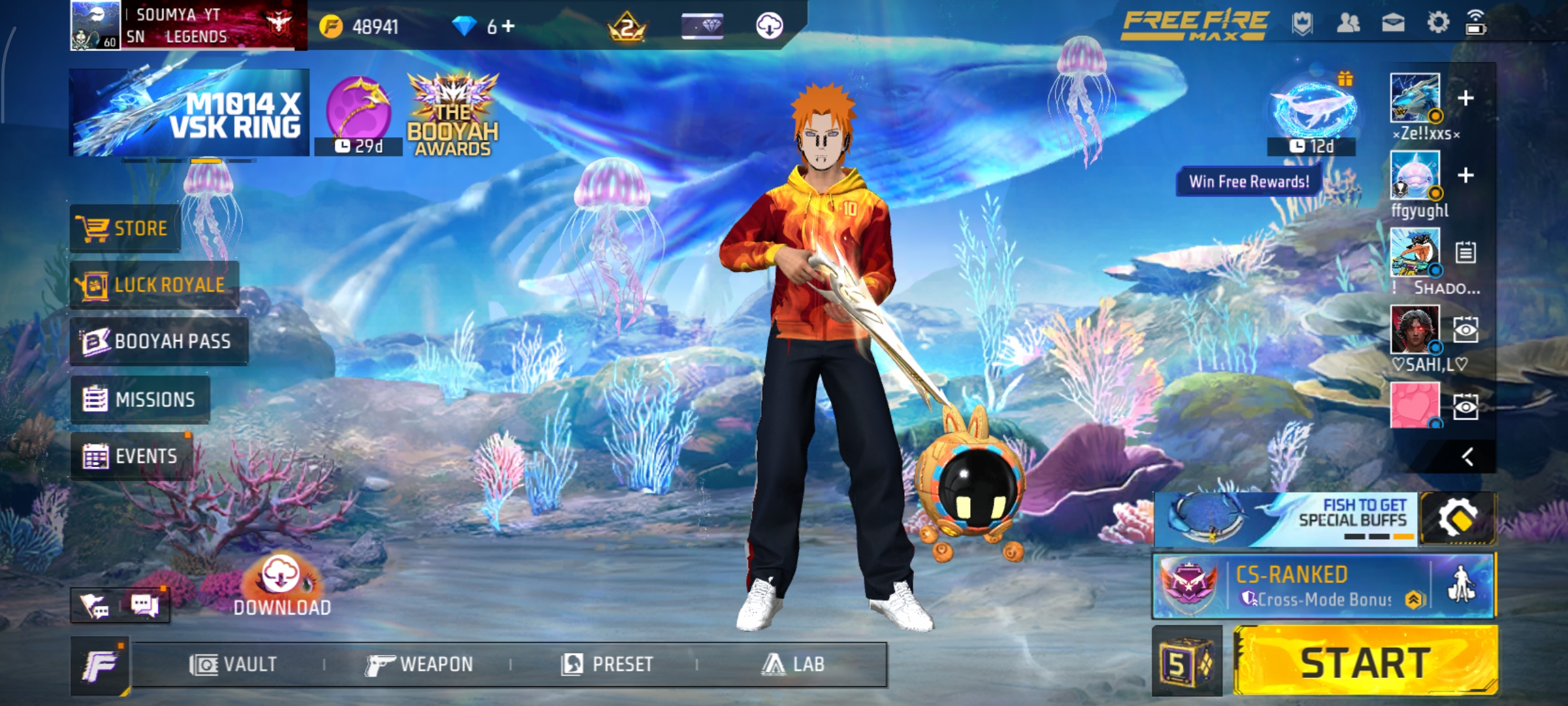The image size is (1568, 706).
Task: Open the Booyah Pass menu
Action: [159, 341]
